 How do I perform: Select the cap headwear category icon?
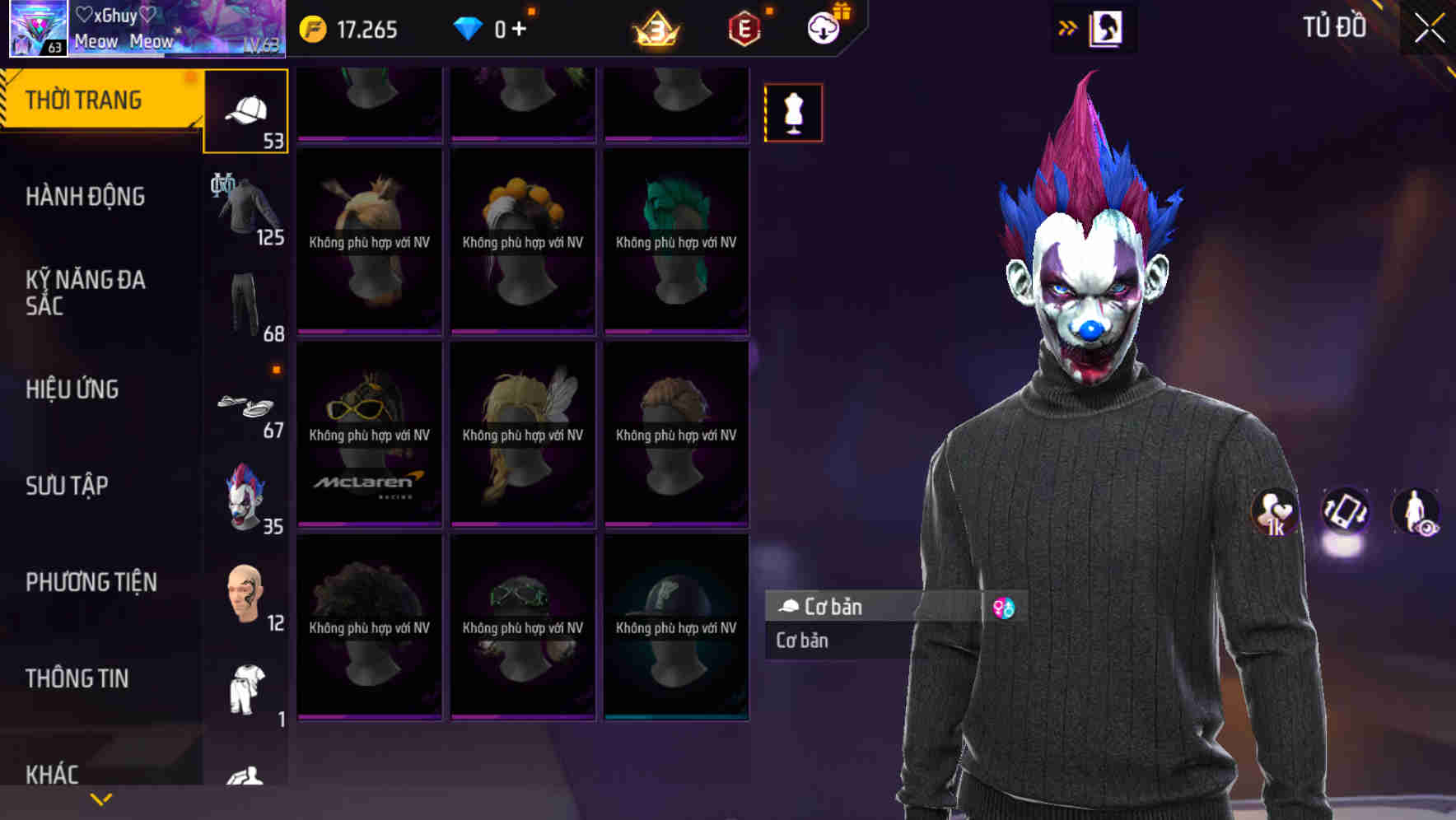click(245, 109)
